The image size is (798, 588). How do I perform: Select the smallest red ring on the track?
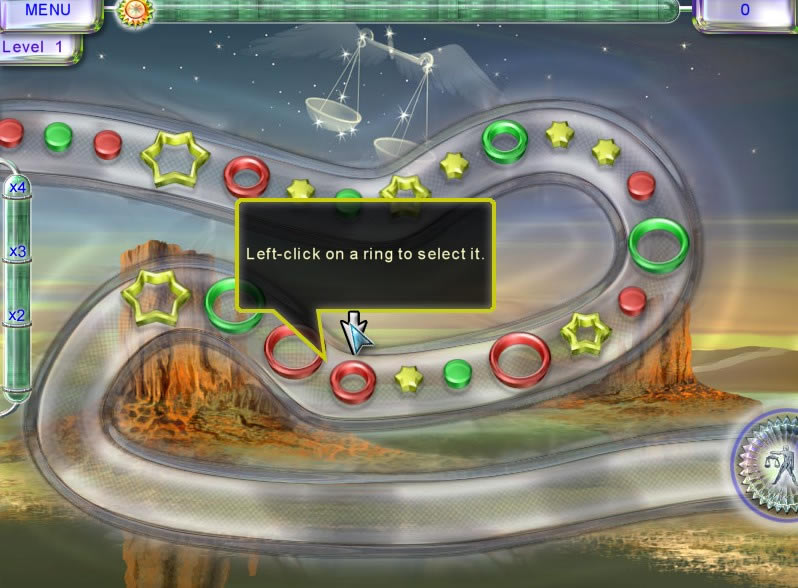pos(353,378)
